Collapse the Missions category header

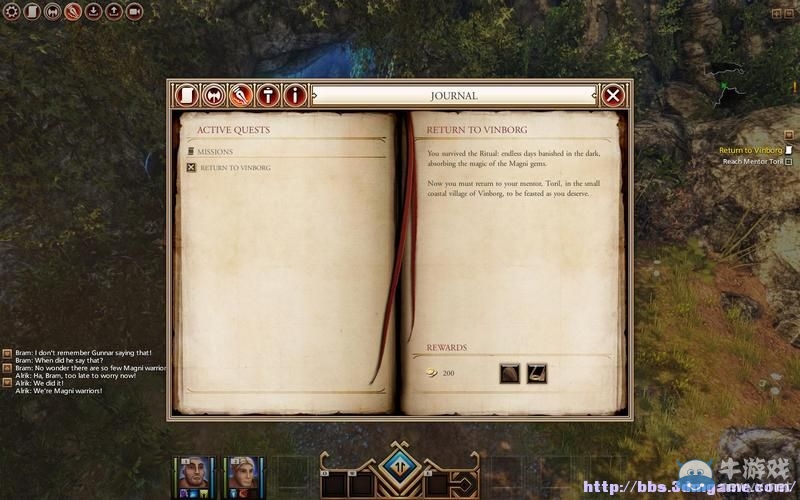point(215,152)
